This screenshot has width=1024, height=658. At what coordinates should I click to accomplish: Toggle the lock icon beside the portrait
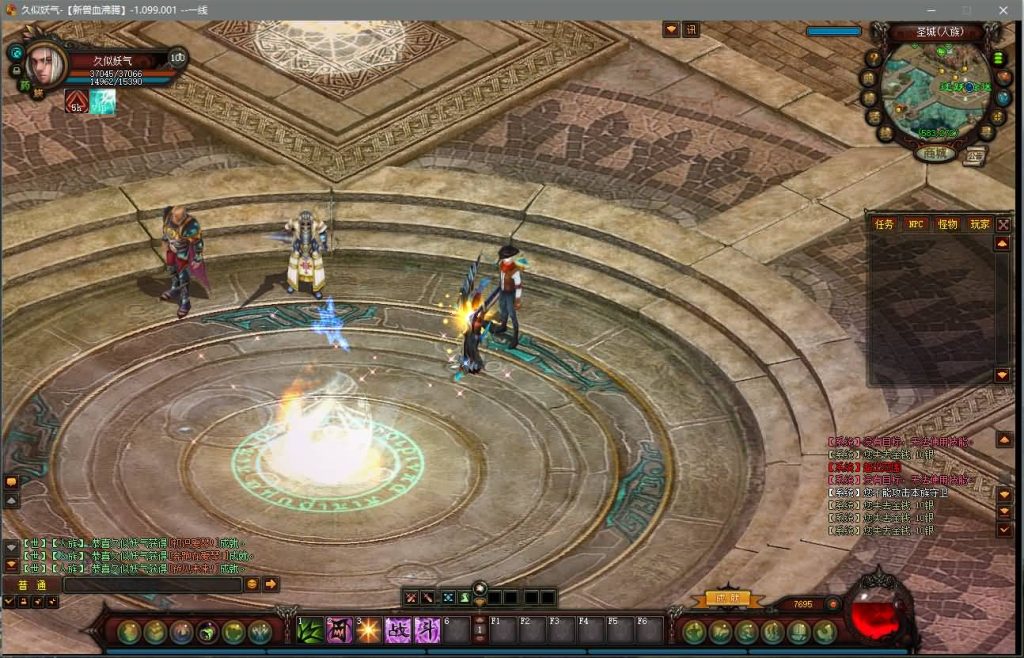coord(15,71)
